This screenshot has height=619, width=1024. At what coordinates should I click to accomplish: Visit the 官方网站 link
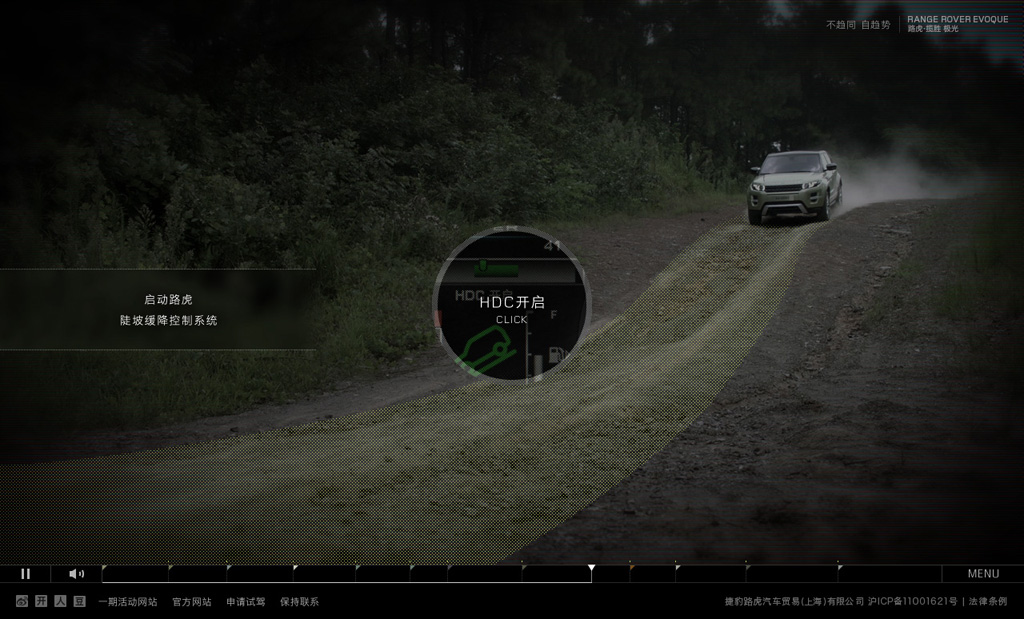click(191, 602)
